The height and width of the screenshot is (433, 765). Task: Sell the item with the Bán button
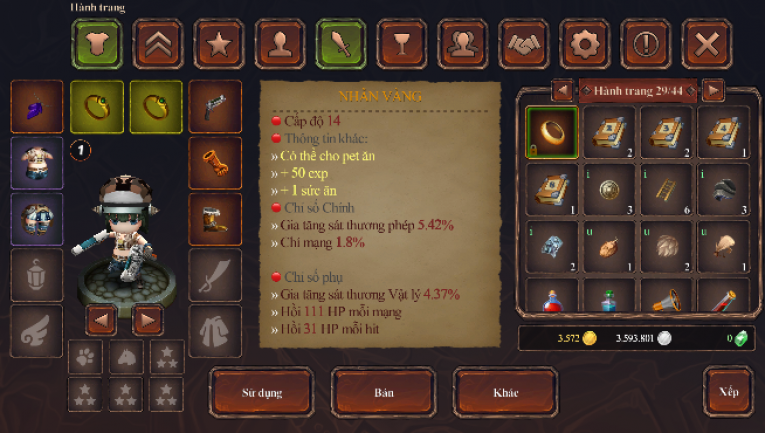384,392
